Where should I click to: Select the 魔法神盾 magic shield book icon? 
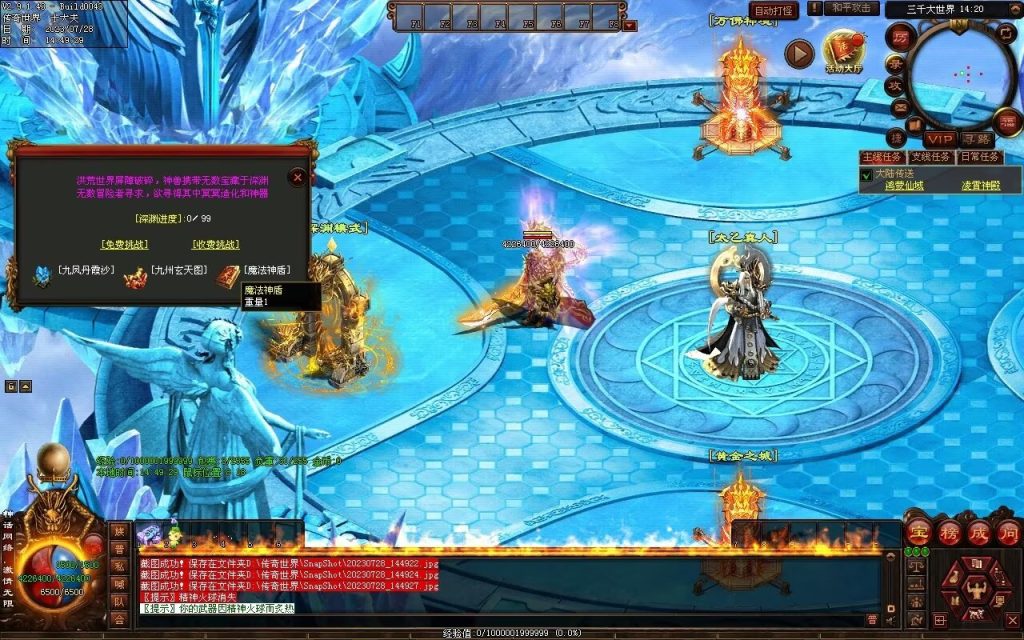point(228,275)
